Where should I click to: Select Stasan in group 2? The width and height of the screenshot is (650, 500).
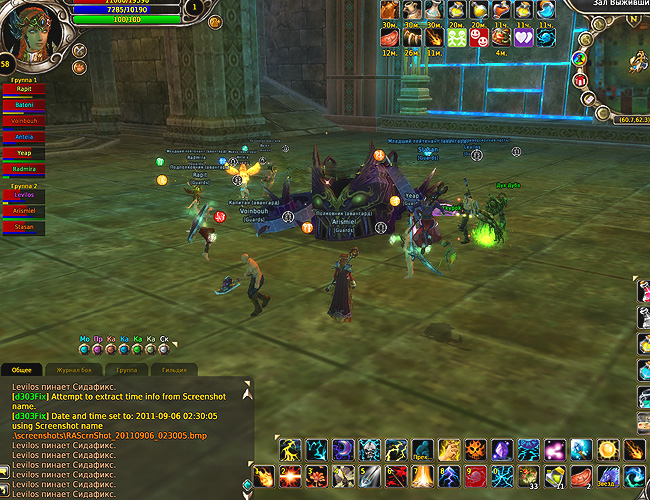[24, 227]
